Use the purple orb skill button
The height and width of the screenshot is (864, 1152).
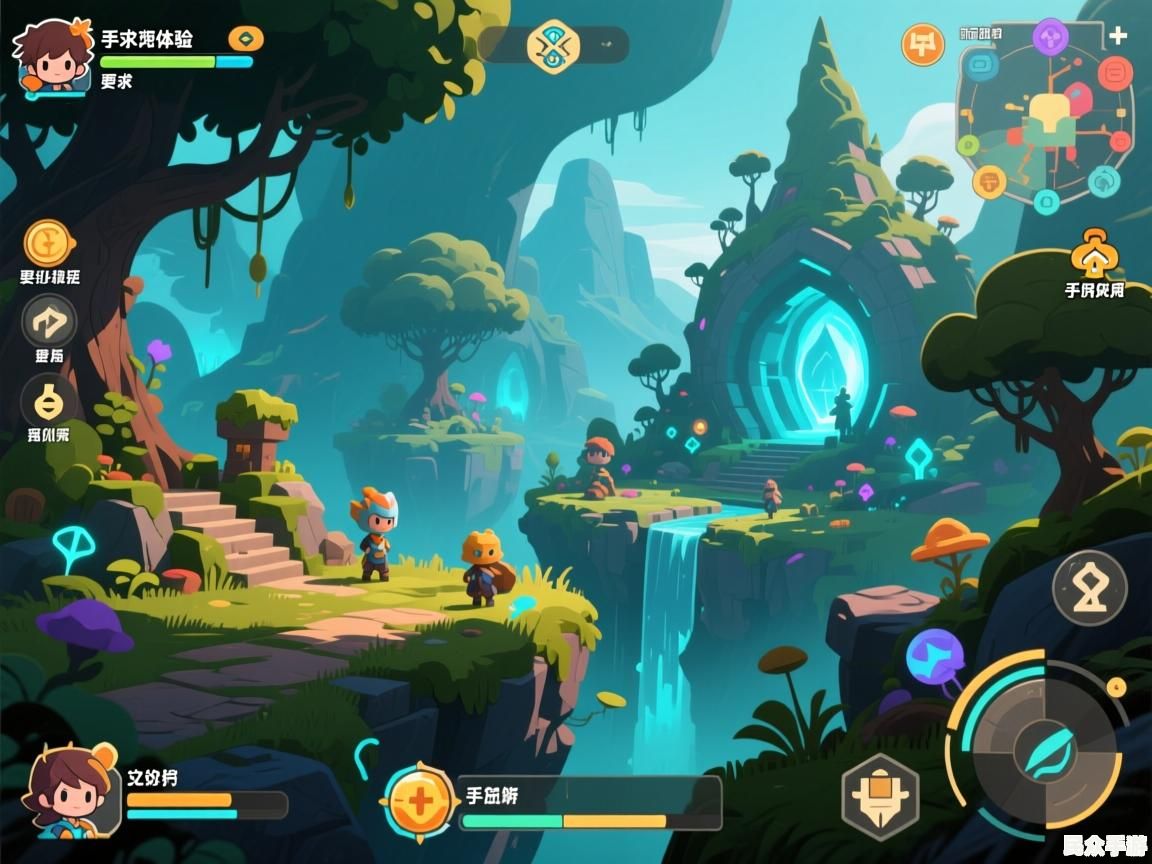pyautogui.click(x=935, y=657)
